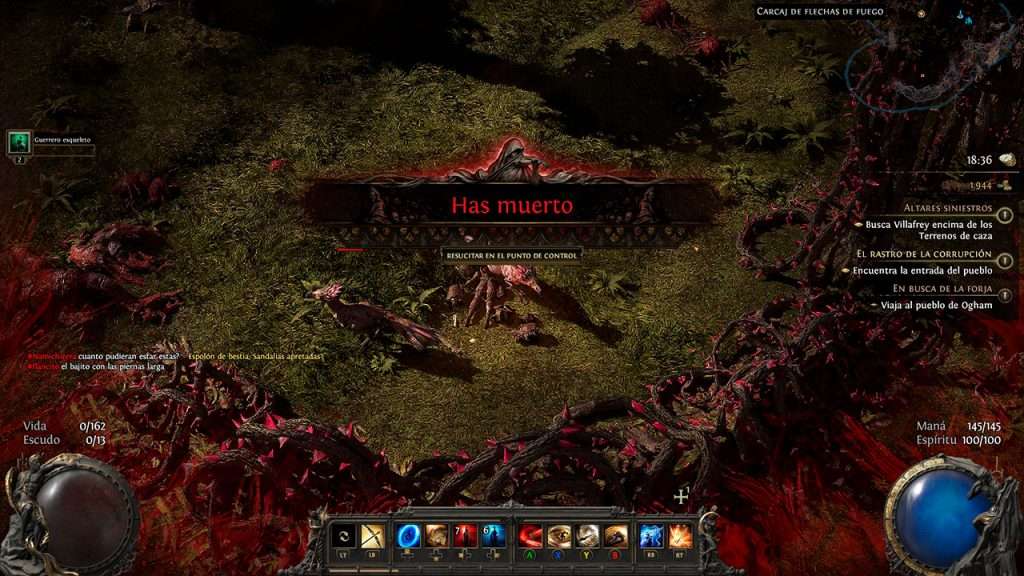Trigger the orange fire explosion skill

click(680, 535)
